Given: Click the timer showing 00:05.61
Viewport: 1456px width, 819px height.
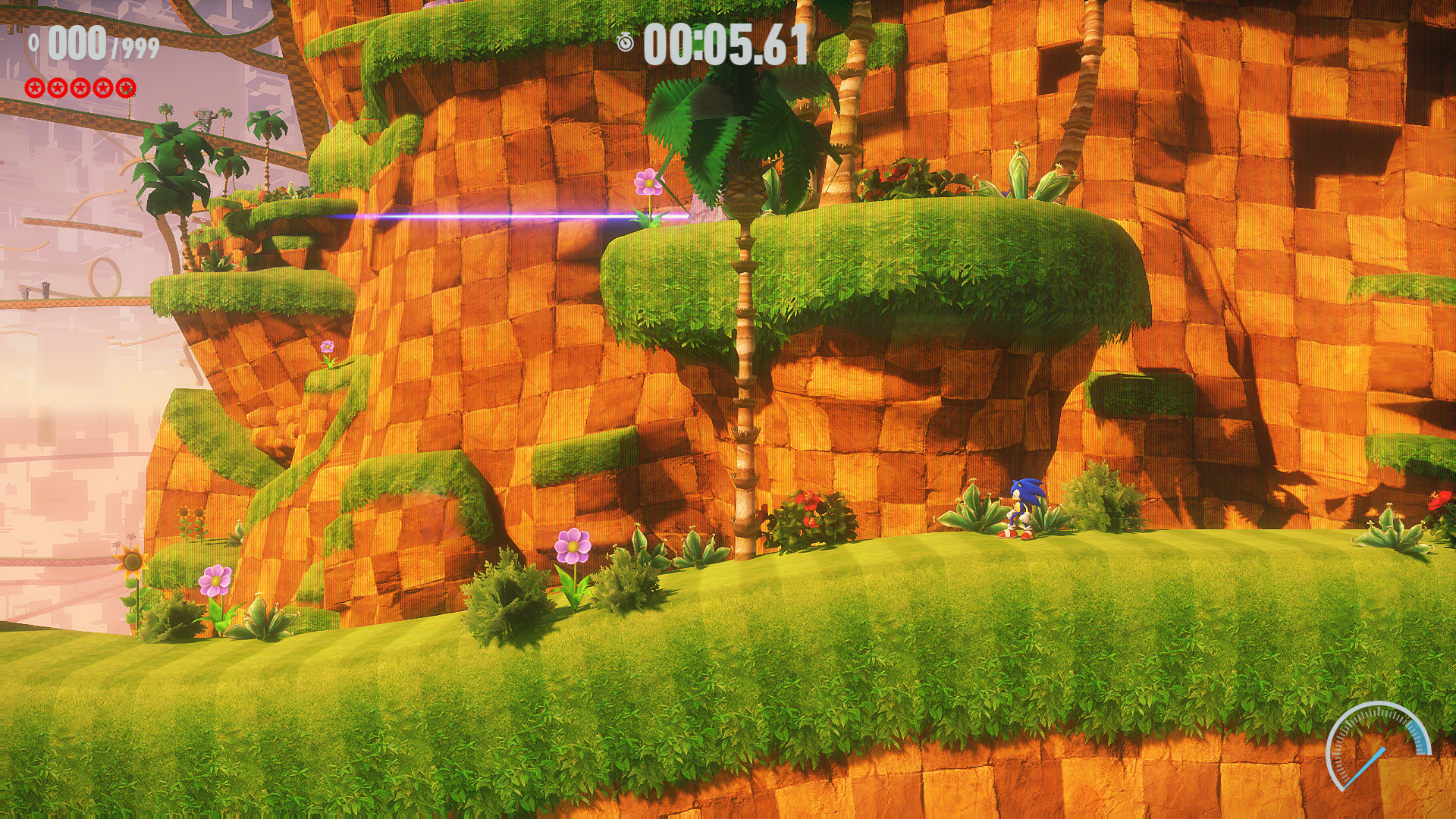Looking at the screenshot, I should (724, 44).
